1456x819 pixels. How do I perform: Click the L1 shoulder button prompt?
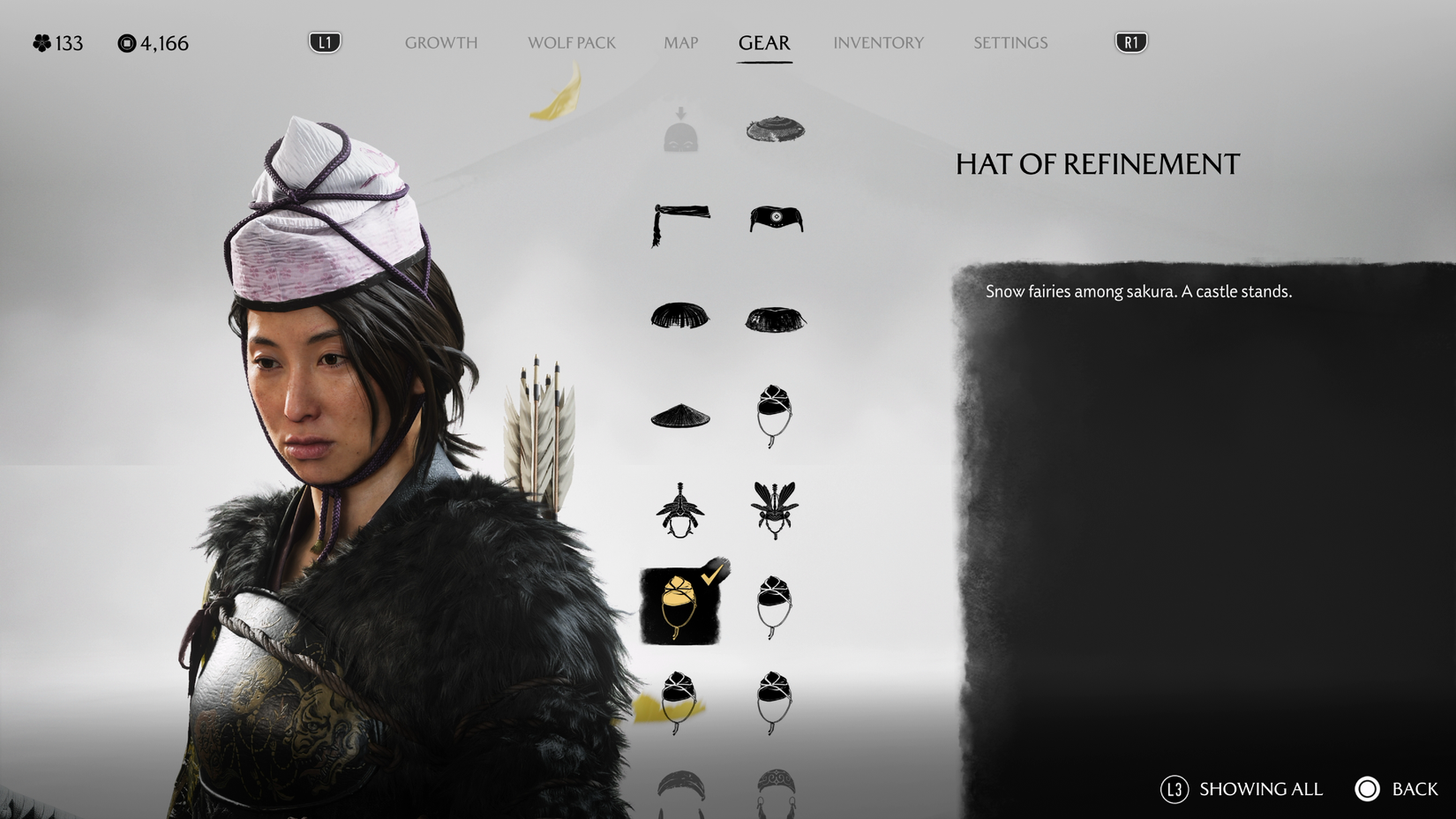click(324, 41)
